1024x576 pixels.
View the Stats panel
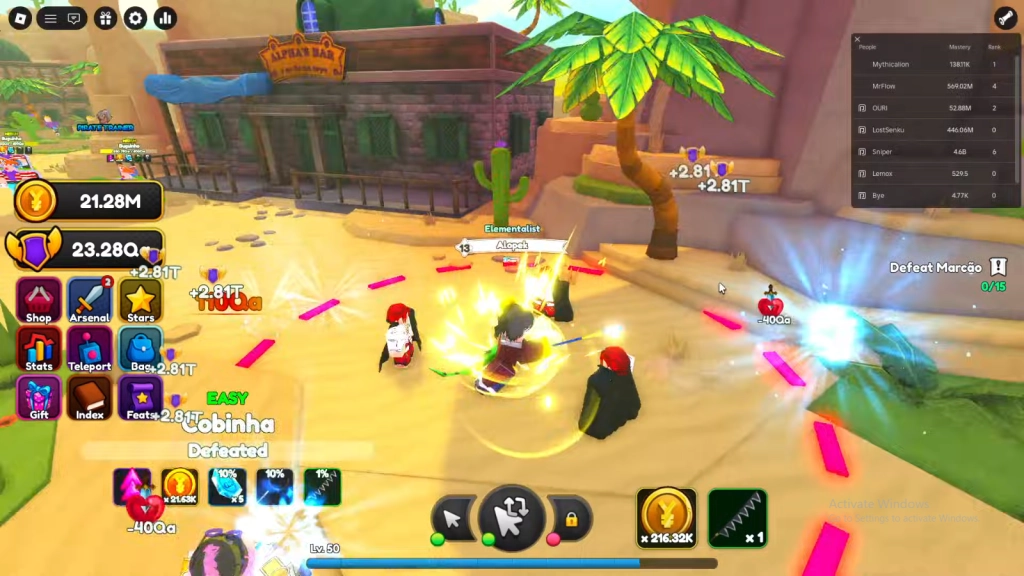click(x=38, y=348)
